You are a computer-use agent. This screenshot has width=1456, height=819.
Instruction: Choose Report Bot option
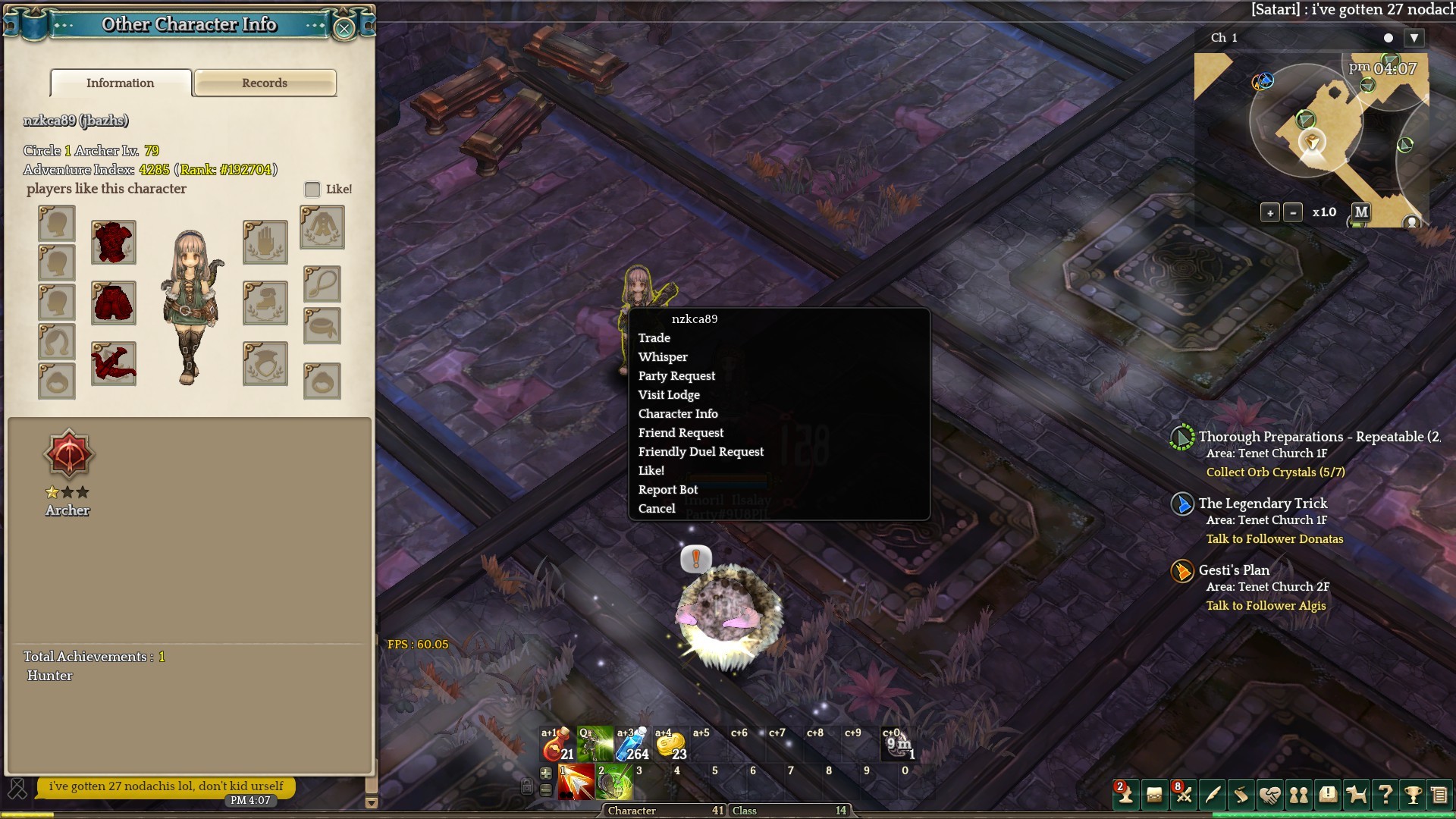668,490
